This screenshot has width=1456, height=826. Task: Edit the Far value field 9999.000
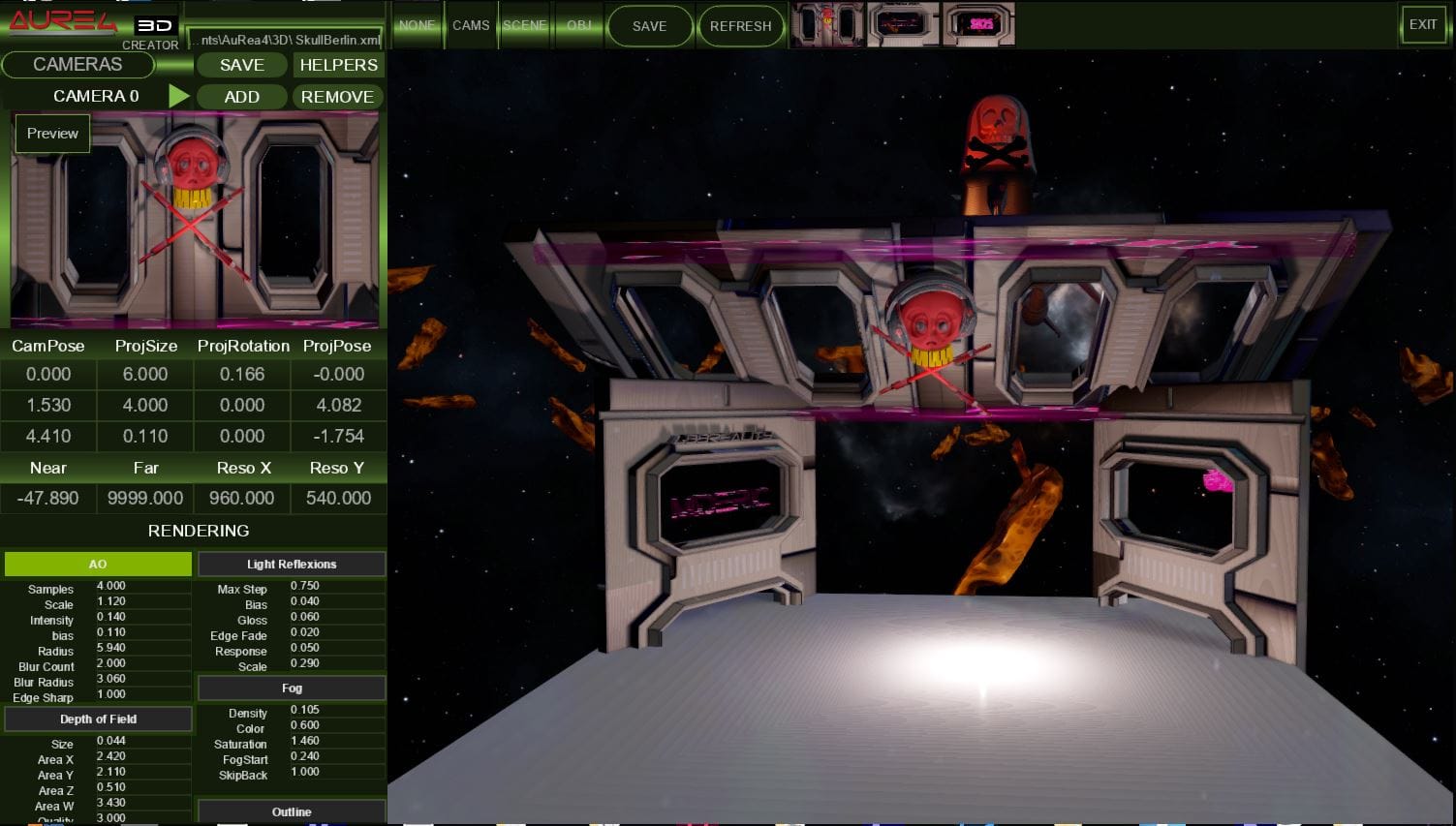coord(145,498)
